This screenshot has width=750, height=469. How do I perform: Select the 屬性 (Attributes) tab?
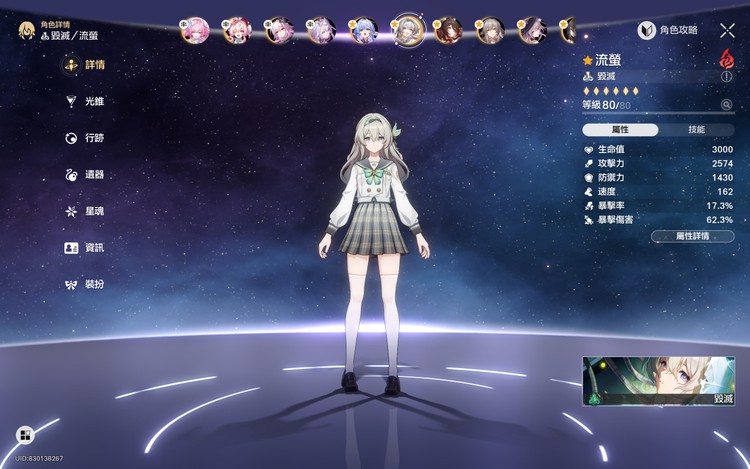coord(620,130)
